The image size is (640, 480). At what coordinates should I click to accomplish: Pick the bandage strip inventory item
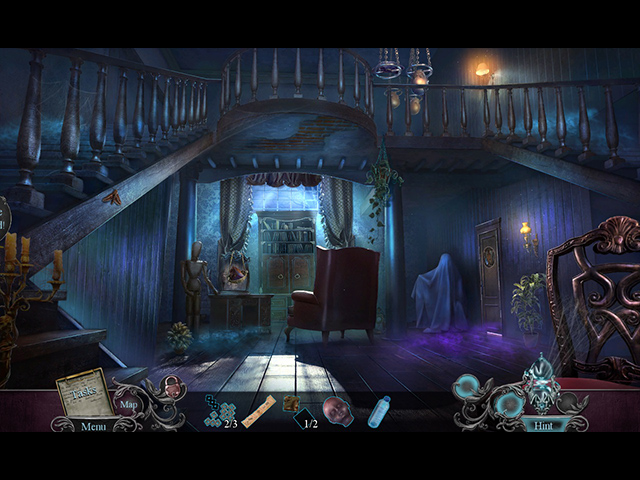click(x=259, y=411)
